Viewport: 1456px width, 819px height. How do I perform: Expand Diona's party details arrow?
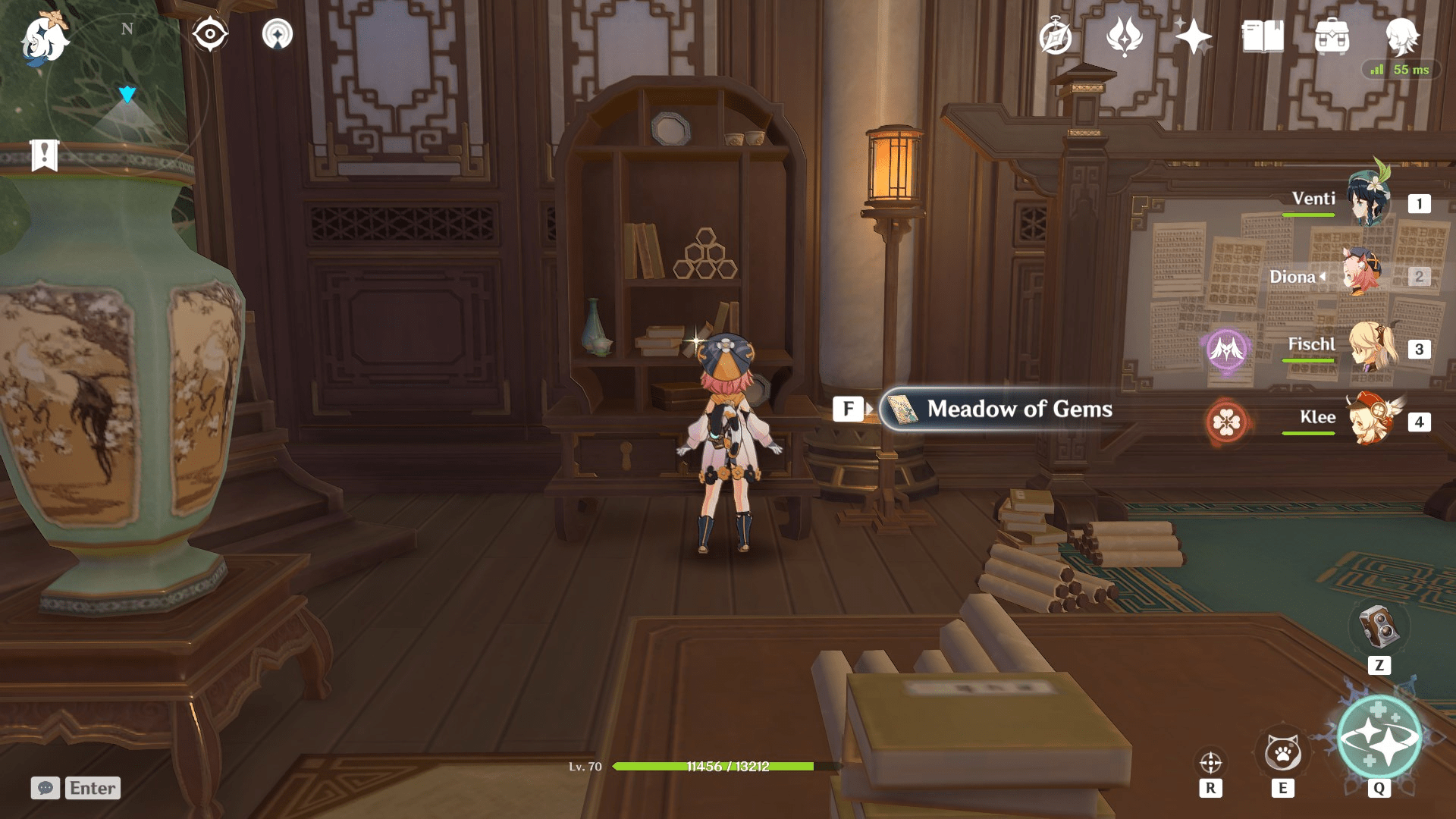[1323, 277]
